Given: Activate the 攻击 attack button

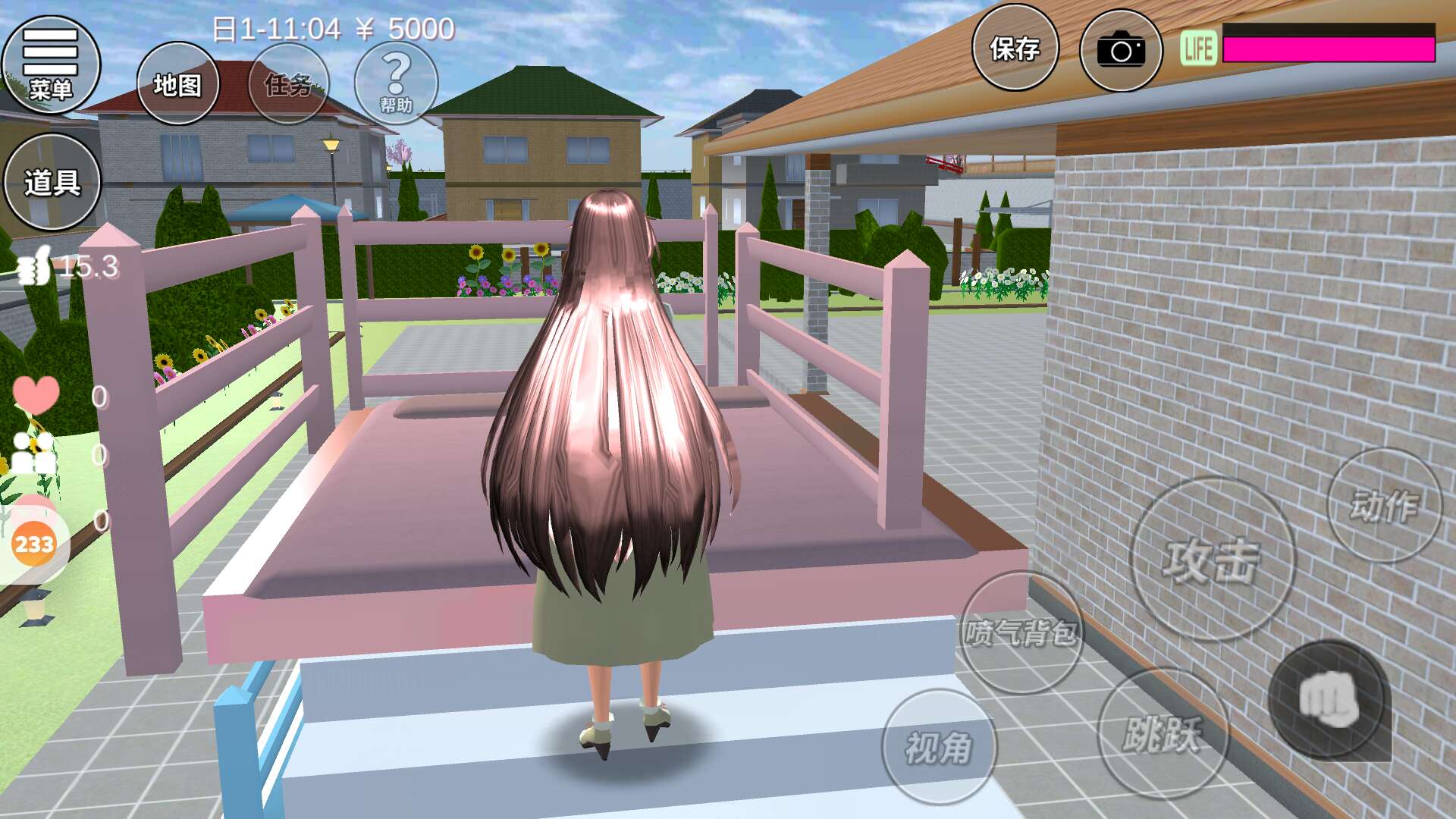Looking at the screenshot, I should [x=1212, y=560].
